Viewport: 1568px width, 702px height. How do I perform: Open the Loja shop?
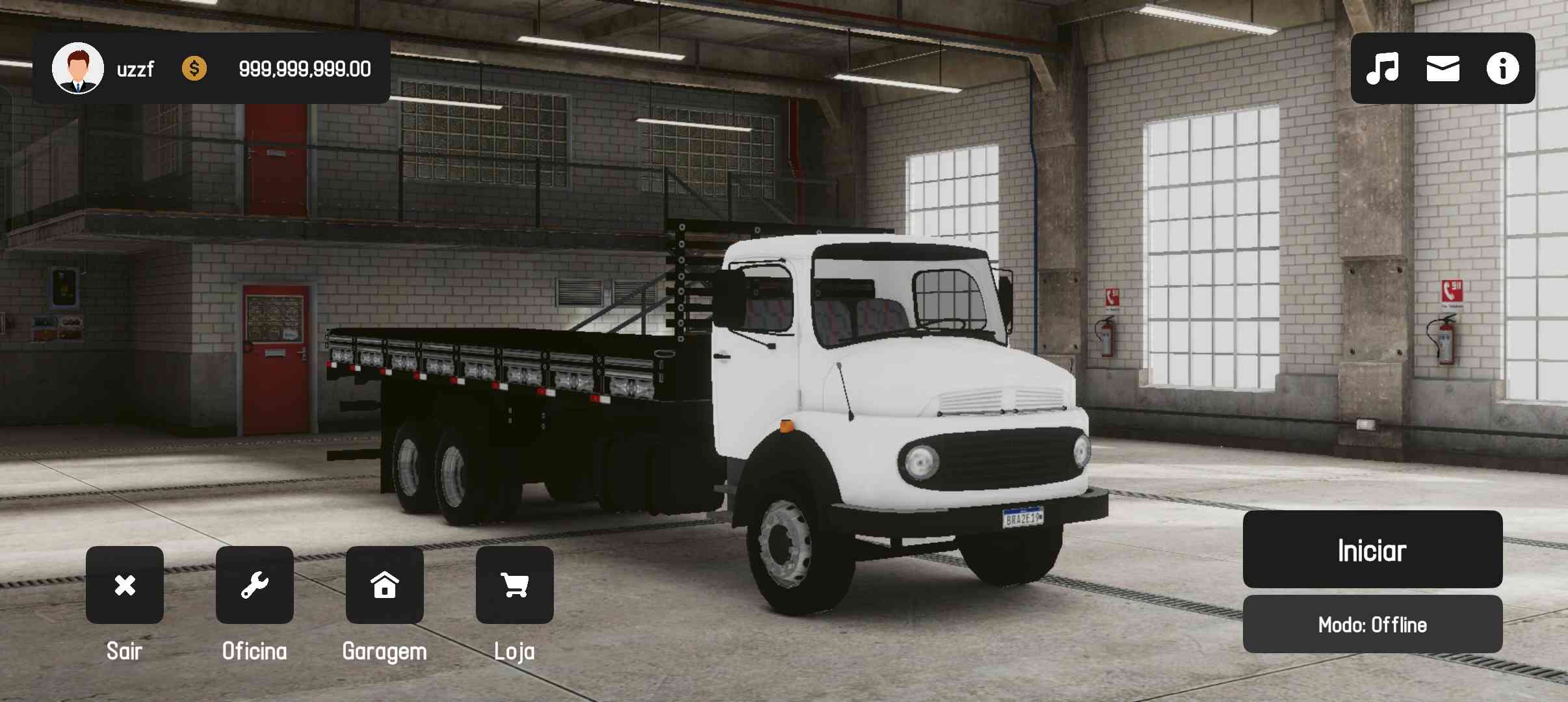click(x=514, y=585)
